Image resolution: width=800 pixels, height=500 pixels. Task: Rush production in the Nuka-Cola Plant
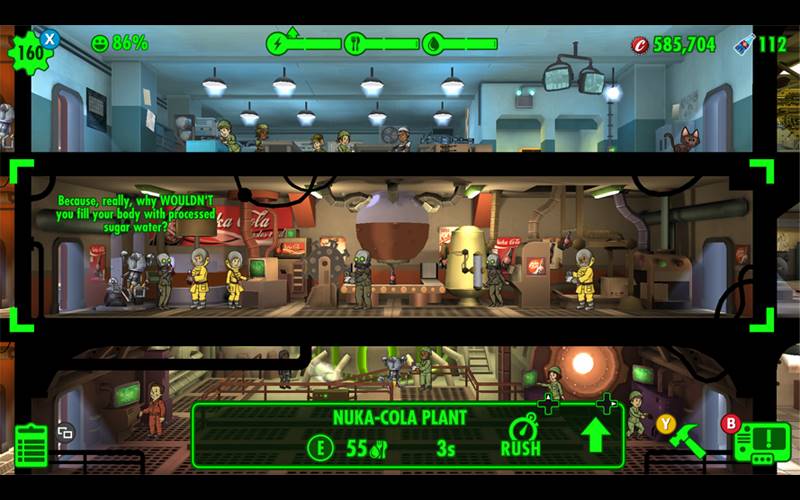pyautogui.click(x=520, y=436)
